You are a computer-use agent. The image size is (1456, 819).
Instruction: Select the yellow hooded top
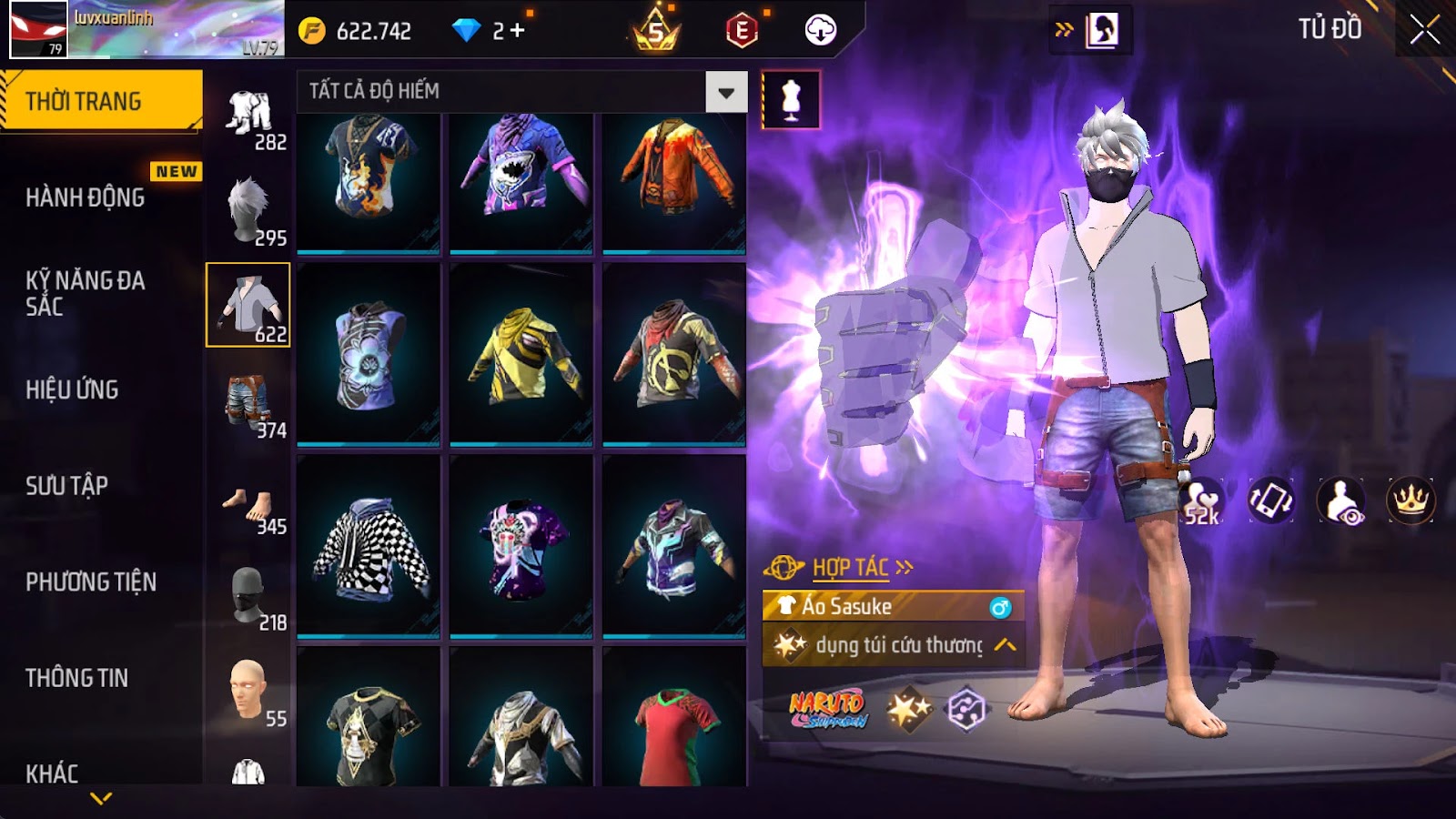521,355
